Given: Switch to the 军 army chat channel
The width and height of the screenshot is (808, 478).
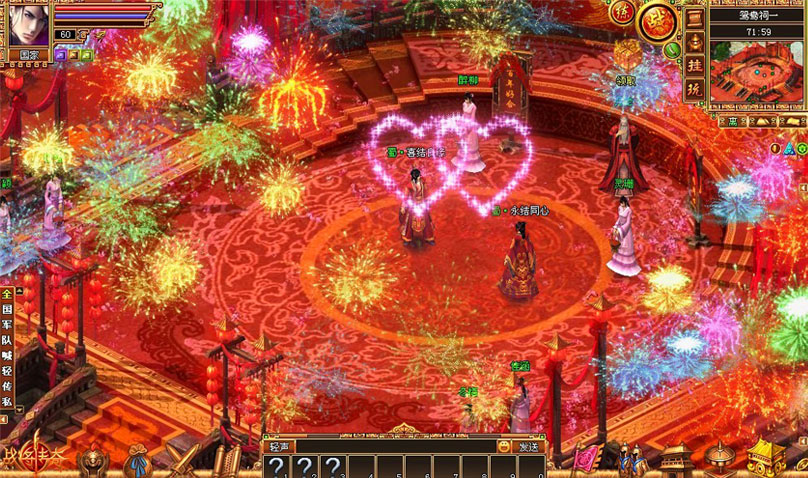Looking at the screenshot, I should pyautogui.click(x=6, y=326).
